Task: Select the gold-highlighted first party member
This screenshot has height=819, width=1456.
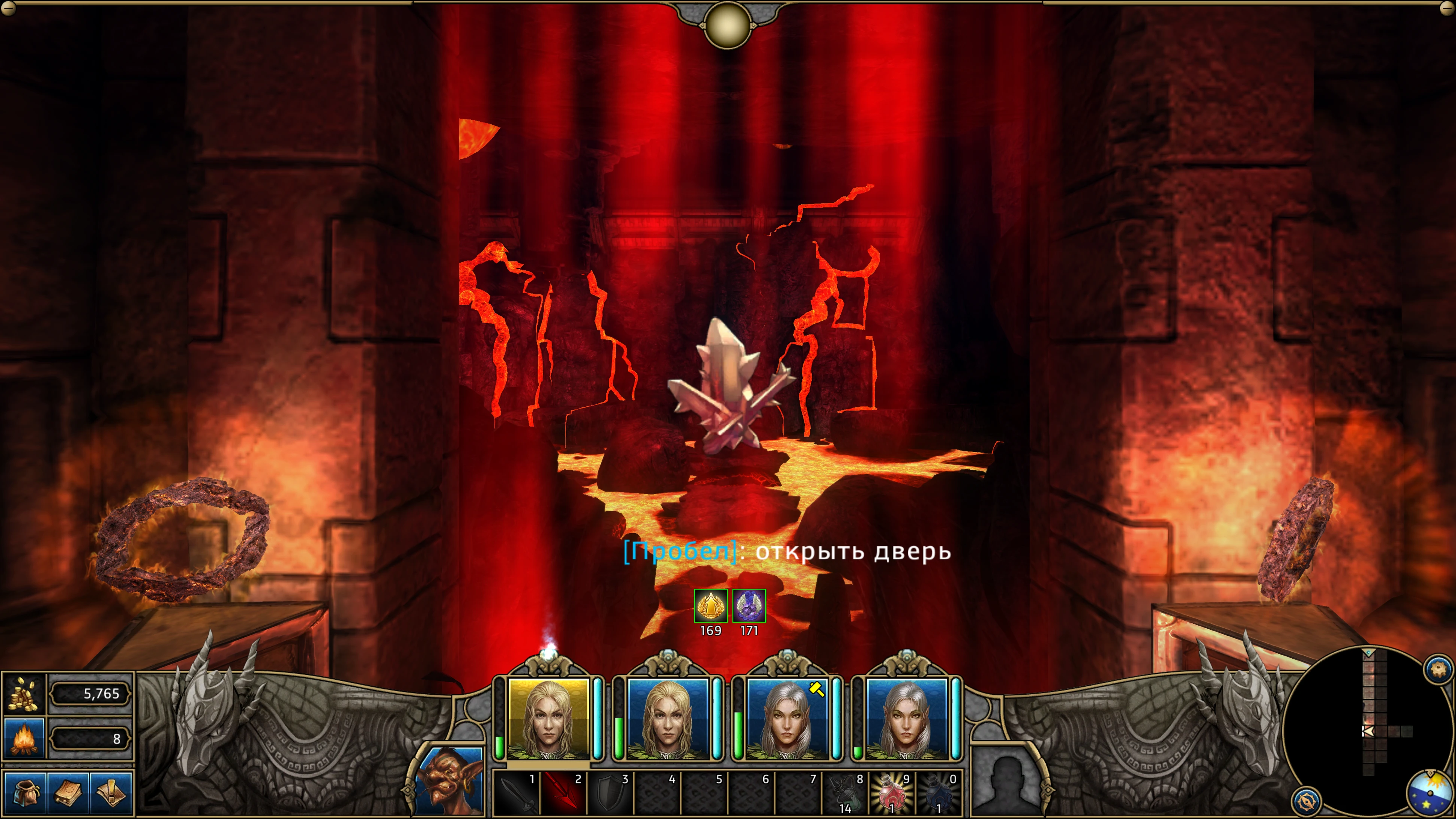Action: [547, 718]
